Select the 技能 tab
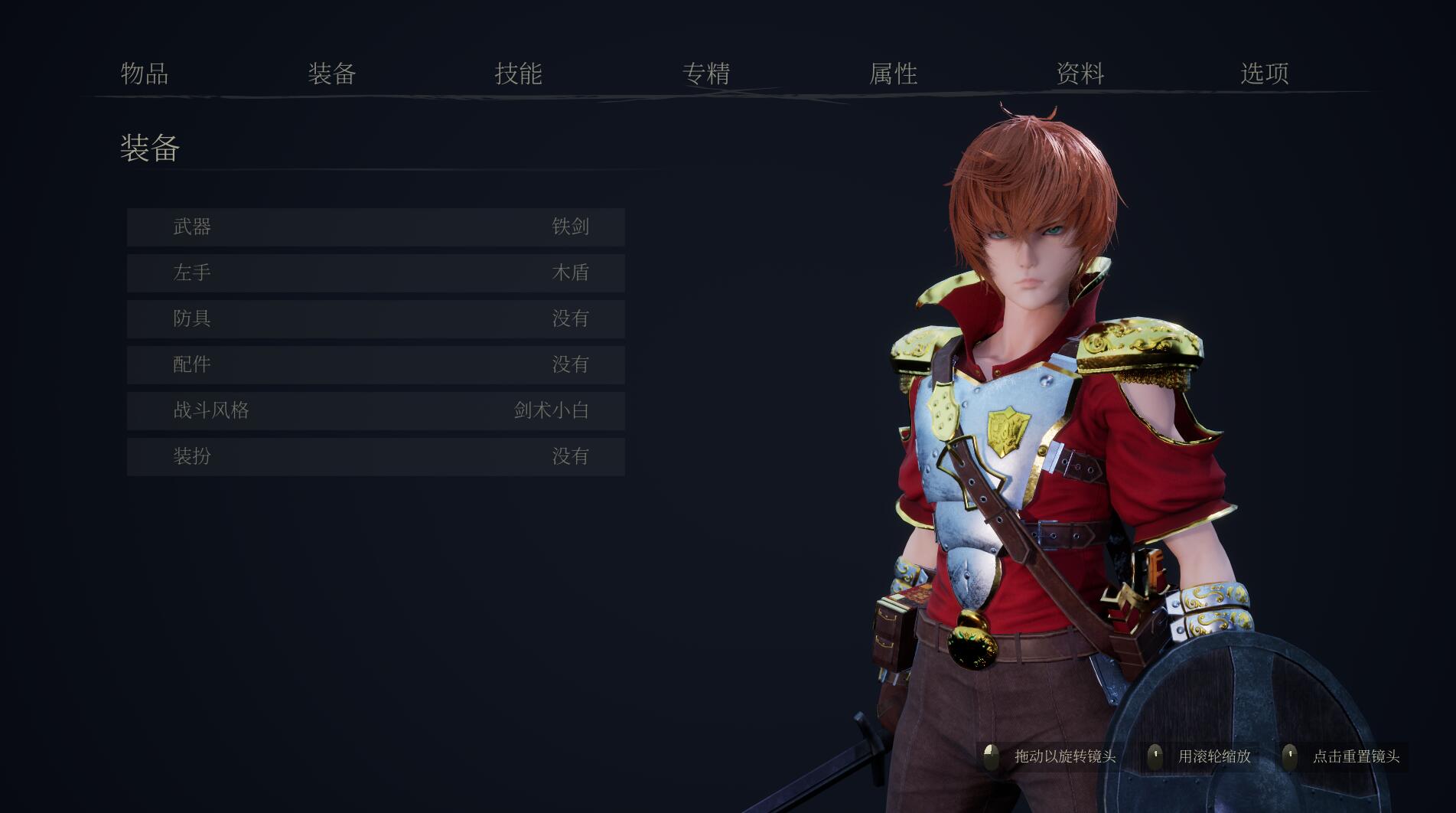This screenshot has height=813, width=1456. click(x=519, y=73)
